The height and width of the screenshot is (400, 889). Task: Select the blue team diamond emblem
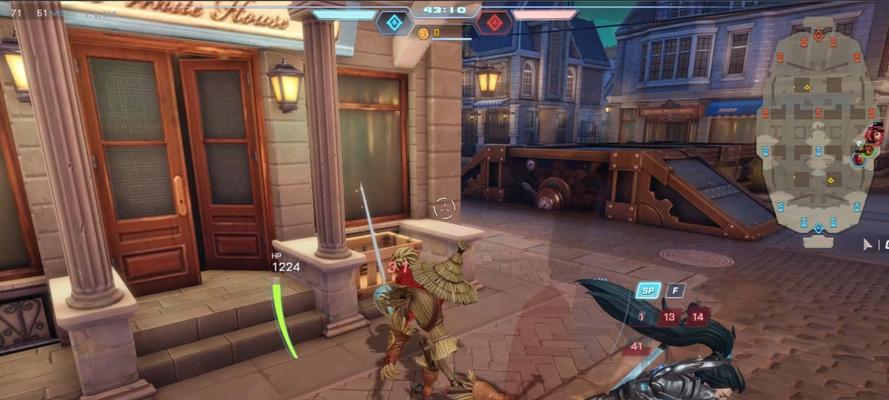[394, 22]
